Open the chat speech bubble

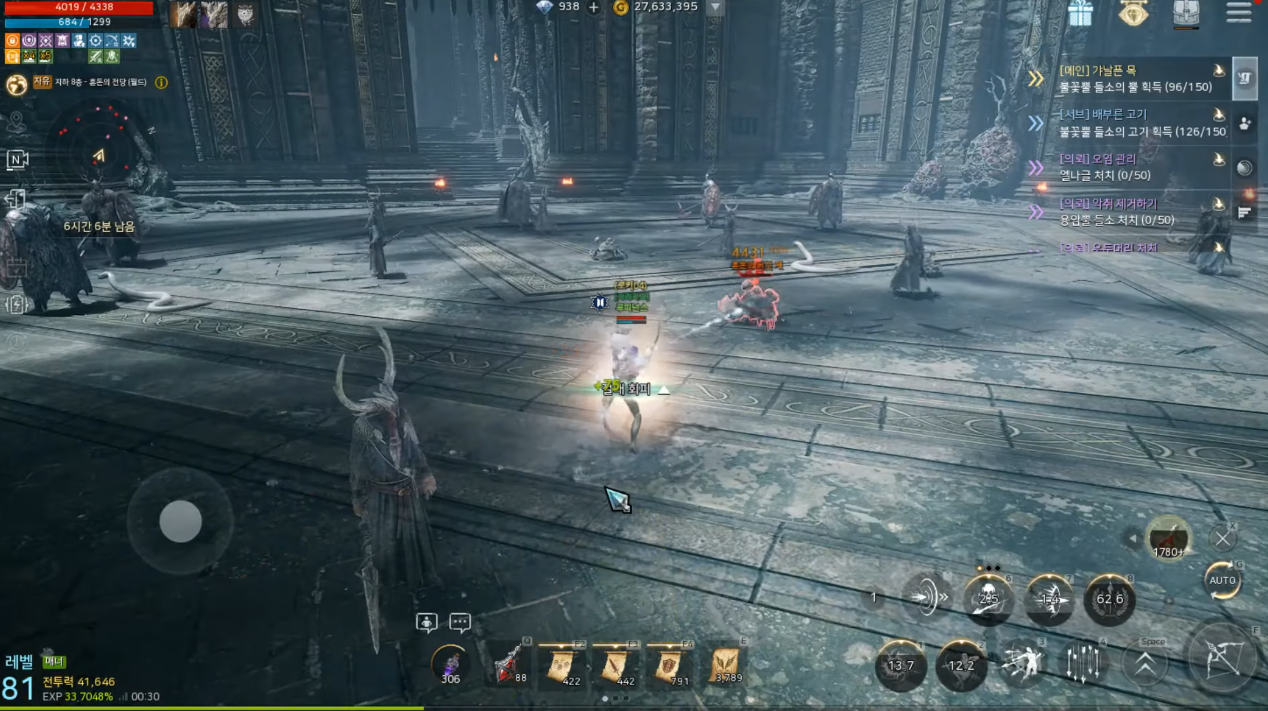tap(460, 623)
